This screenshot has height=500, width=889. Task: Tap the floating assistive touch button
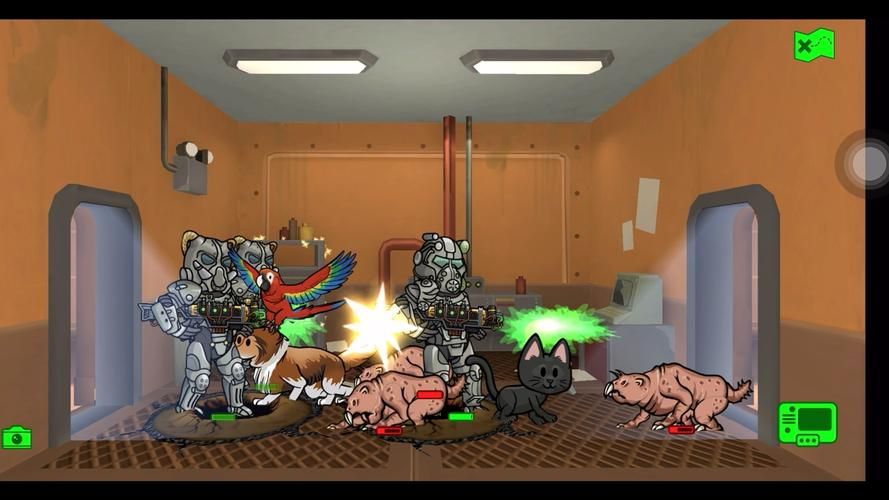pos(867,163)
